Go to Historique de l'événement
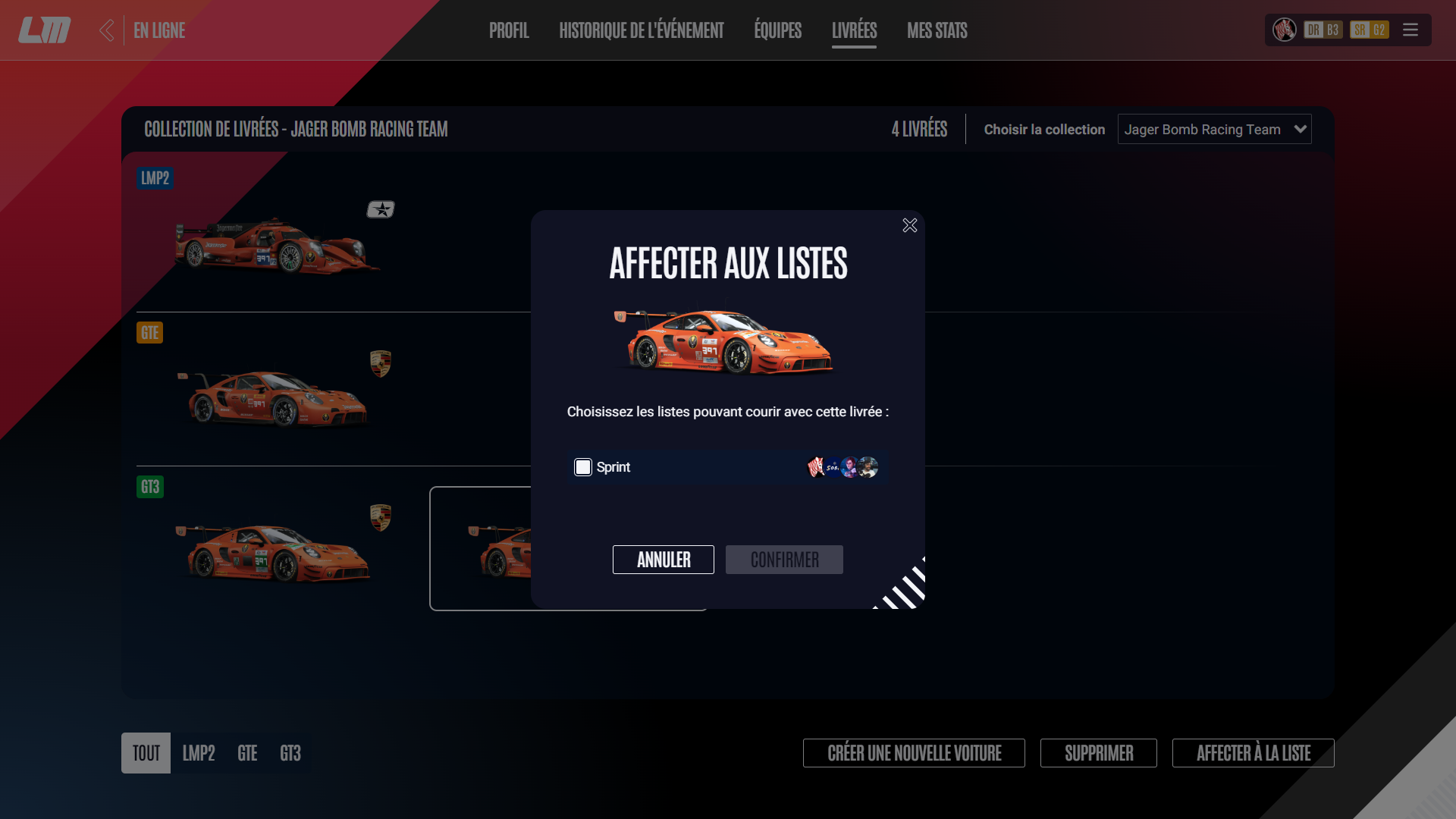This screenshot has height=819, width=1456. (641, 30)
